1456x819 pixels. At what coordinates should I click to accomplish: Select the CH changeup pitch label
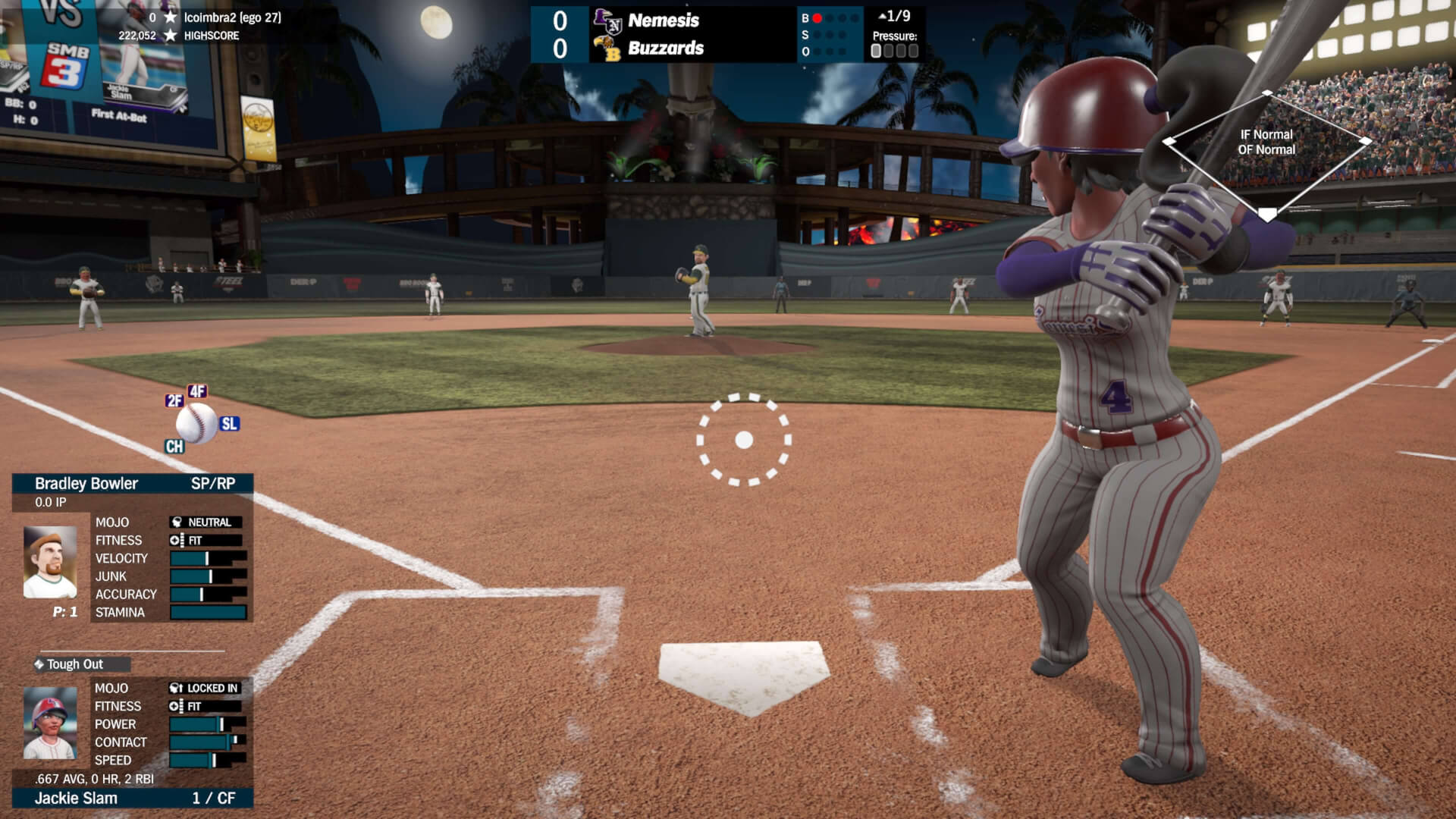click(x=174, y=447)
